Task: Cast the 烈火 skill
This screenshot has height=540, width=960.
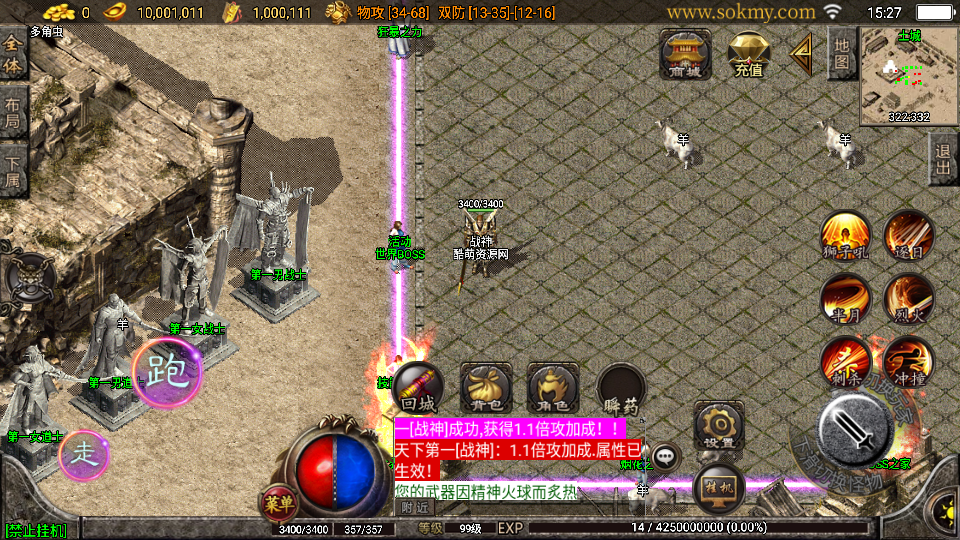Action: click(908, 299)
